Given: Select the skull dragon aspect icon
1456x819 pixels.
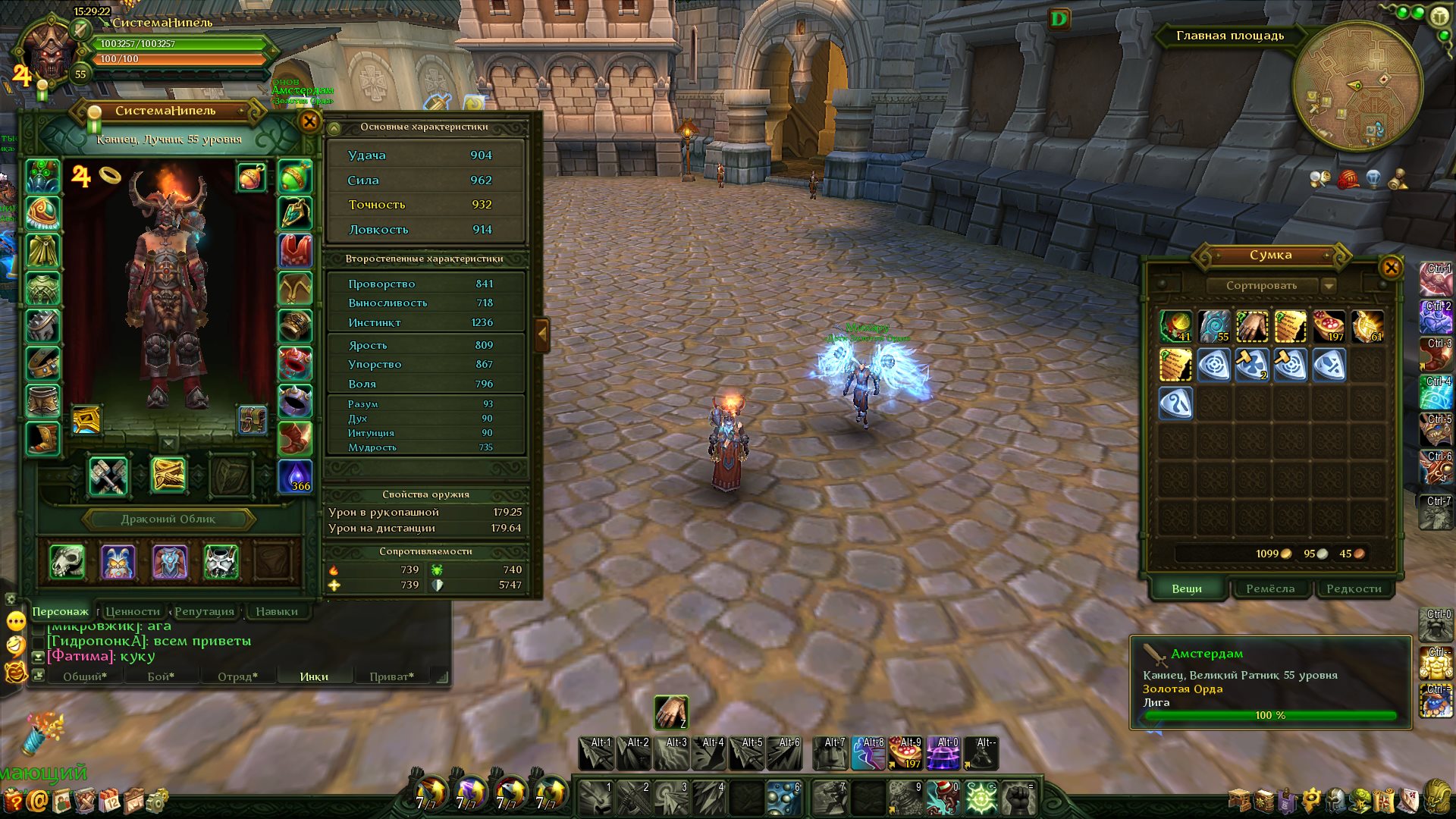Looking at the screenshot, I should [67, 562].
